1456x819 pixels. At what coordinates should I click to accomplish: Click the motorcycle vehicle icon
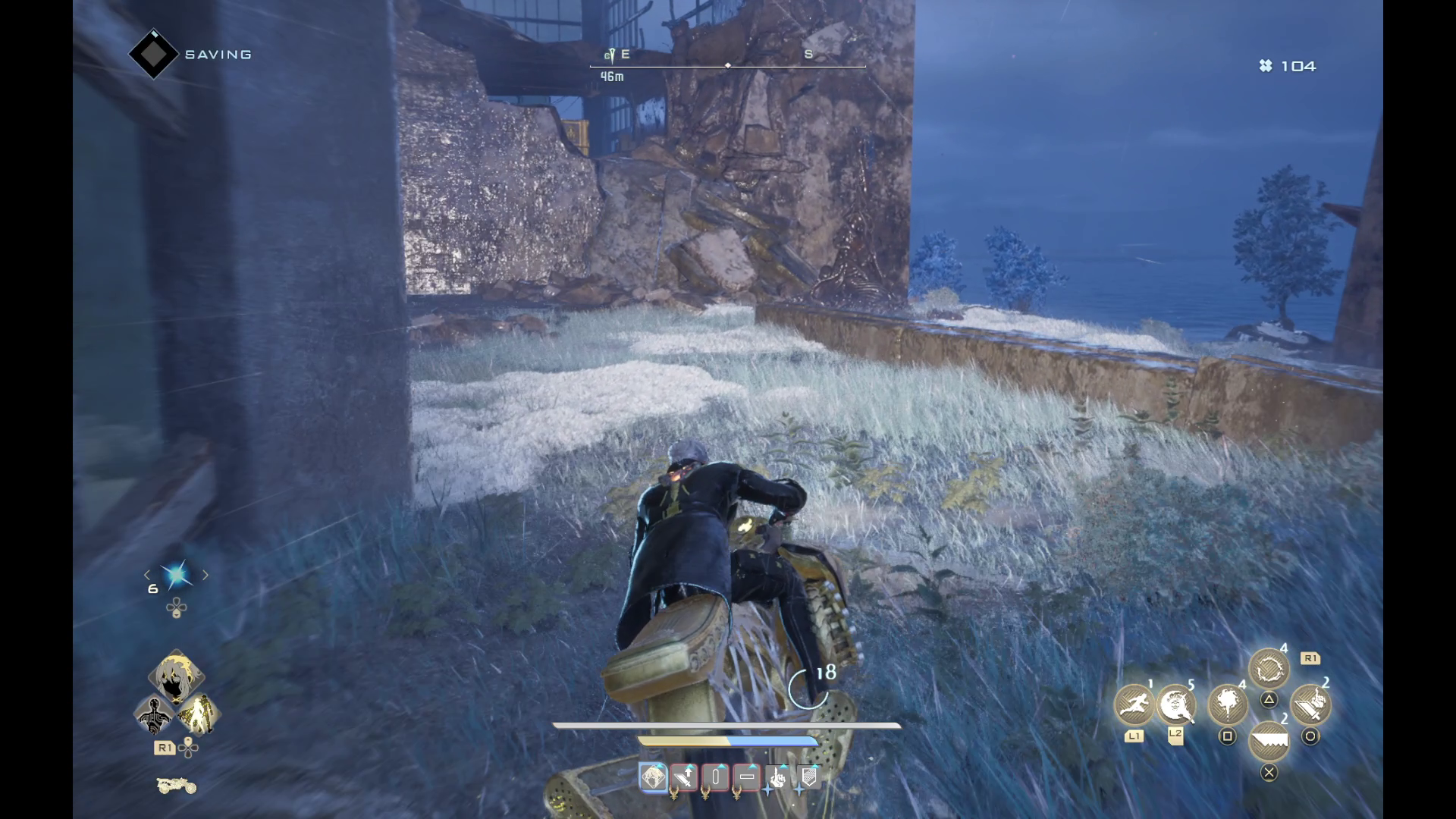[x=176, y=786]
